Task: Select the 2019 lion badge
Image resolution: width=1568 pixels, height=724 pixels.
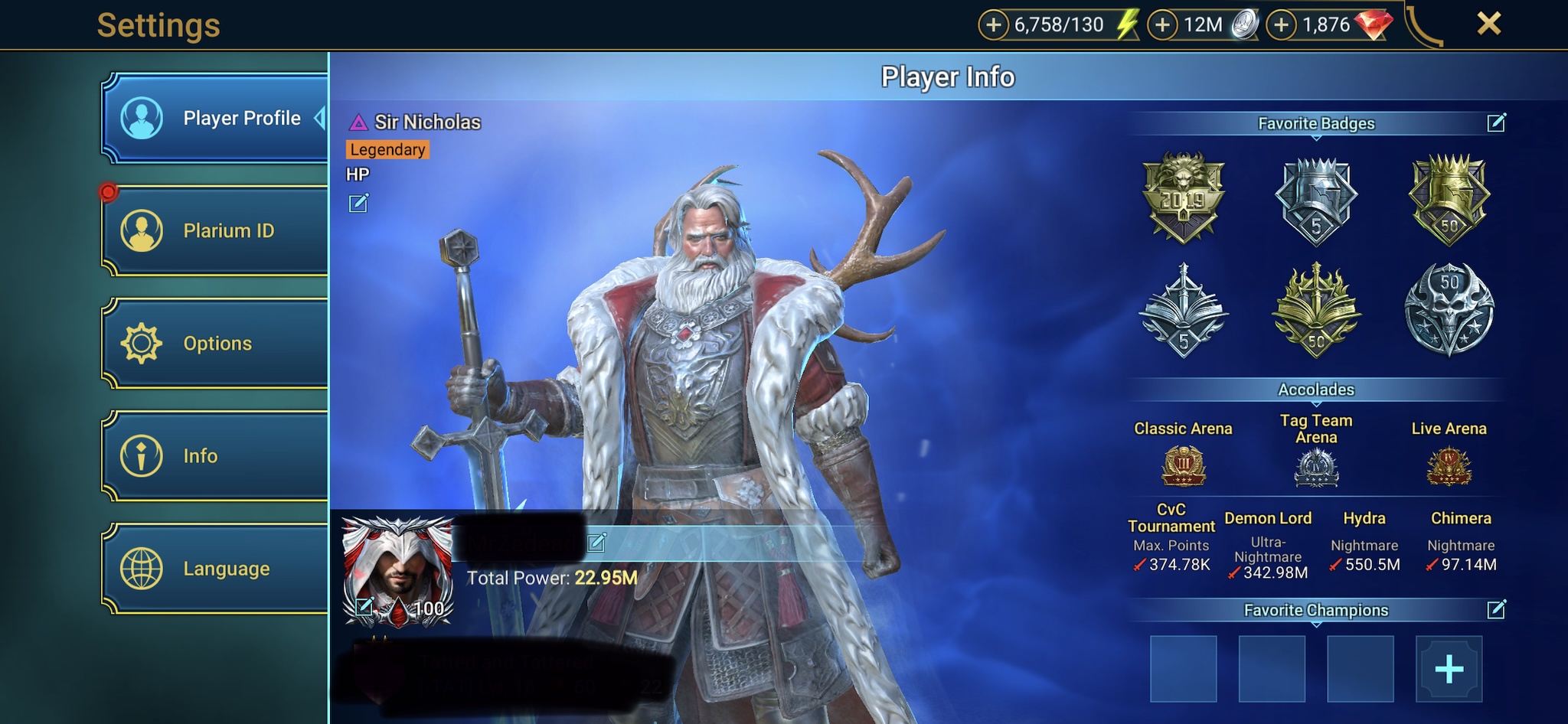Action: [x=1184, y=197]
